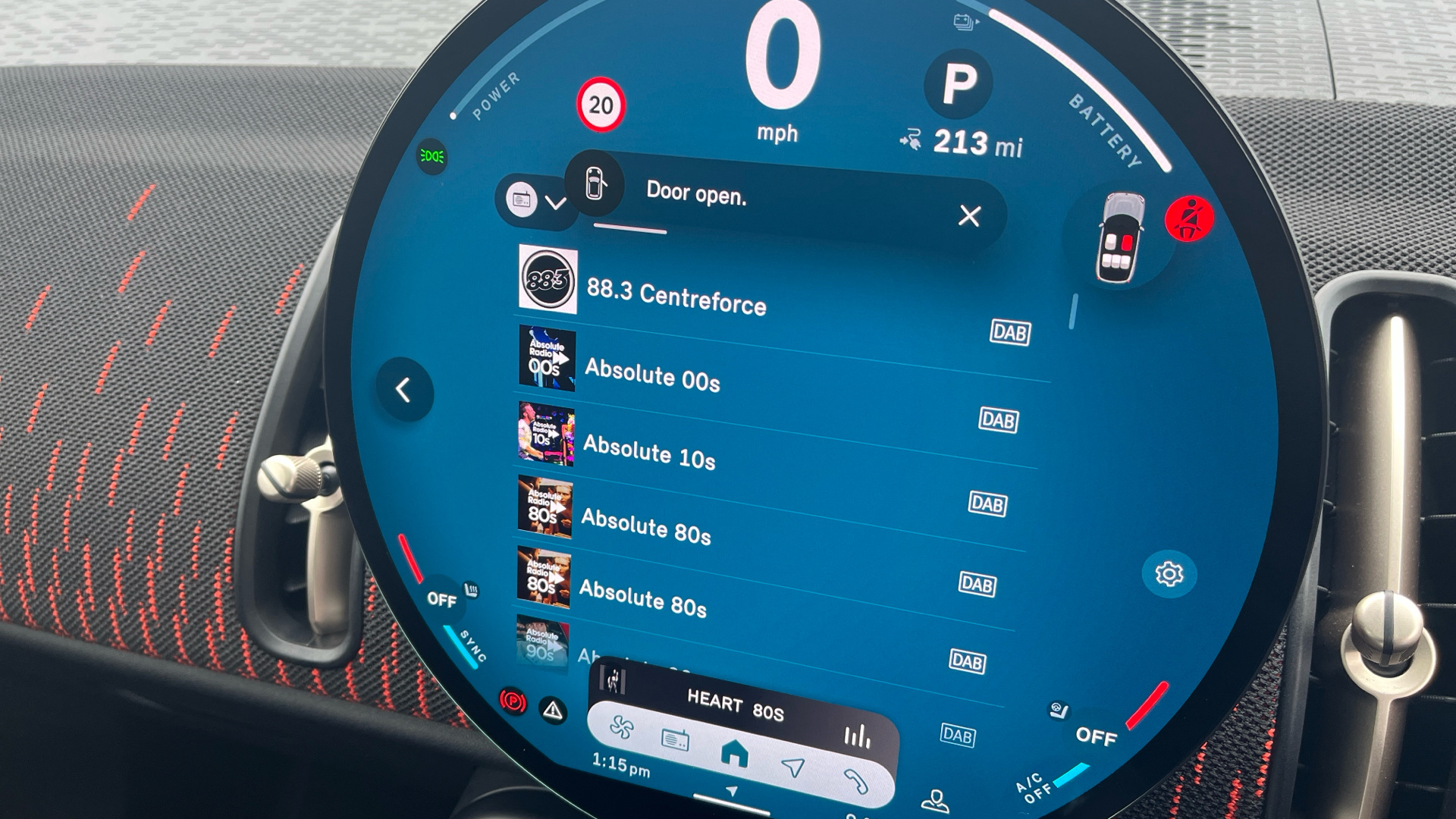1456x819 pixels.
Task: Tune to Absolute 00s station
Action: tap(652, 375)
